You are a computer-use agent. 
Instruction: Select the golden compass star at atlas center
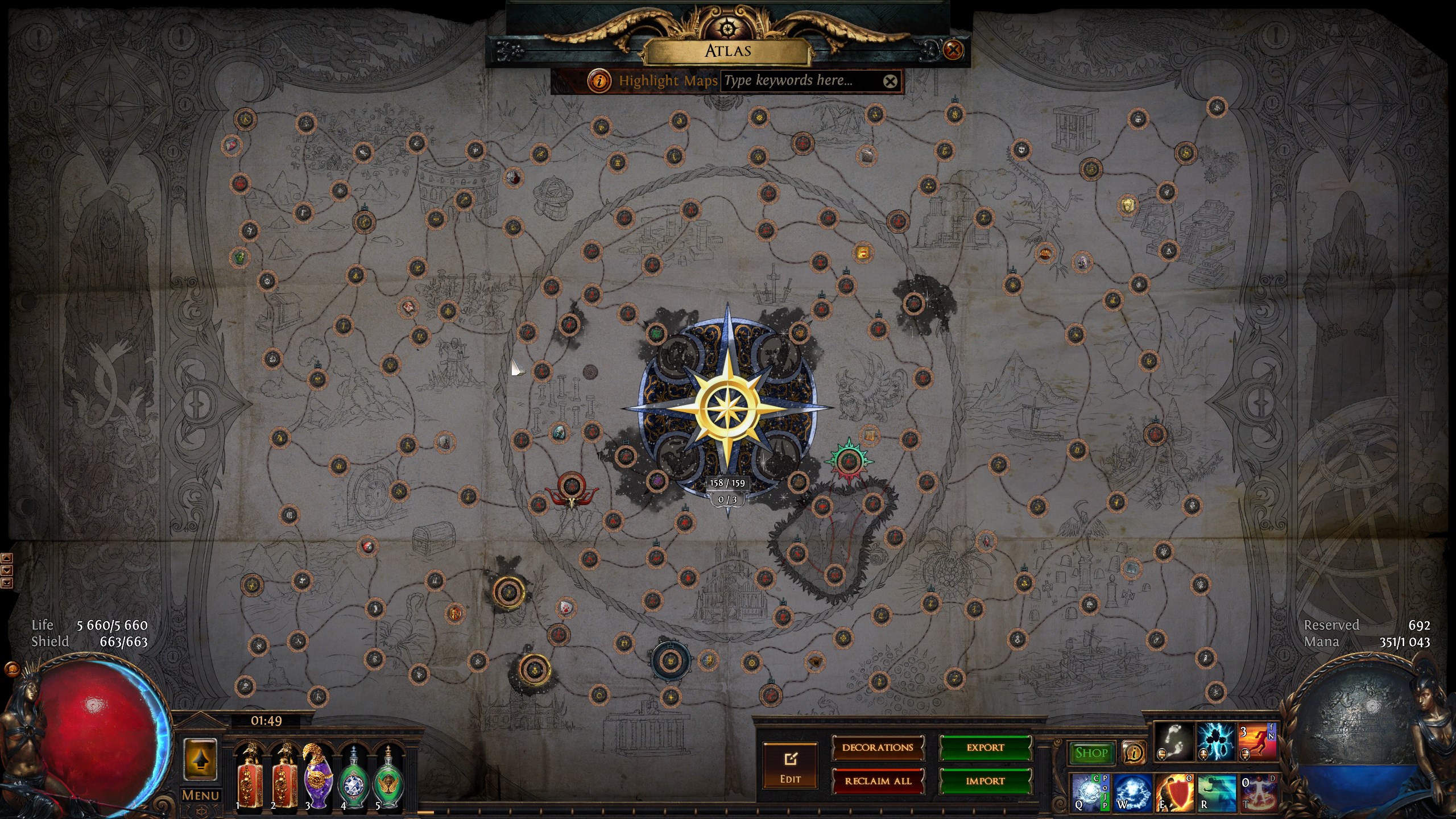728,408
